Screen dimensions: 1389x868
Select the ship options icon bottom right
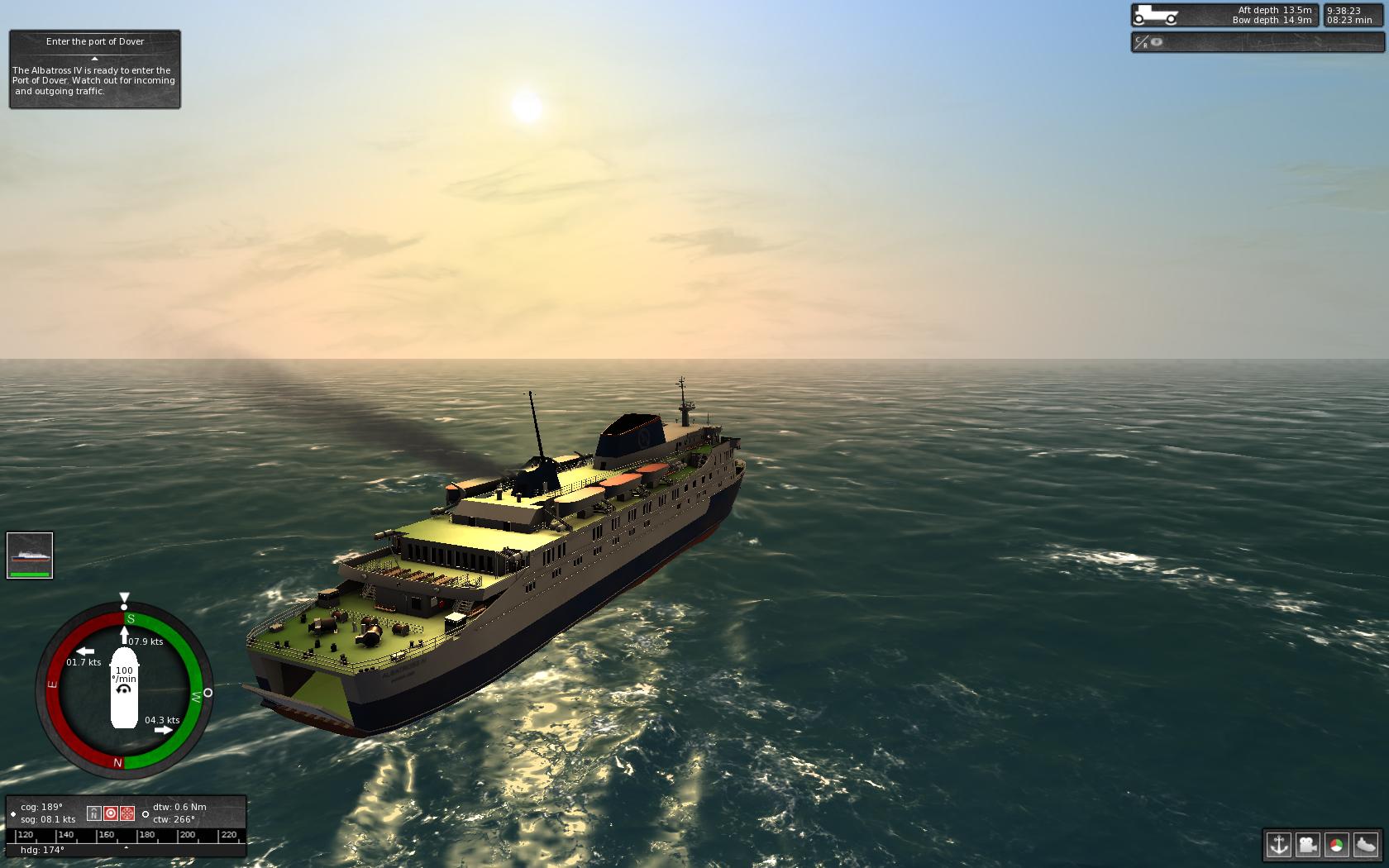point(1364,846)
